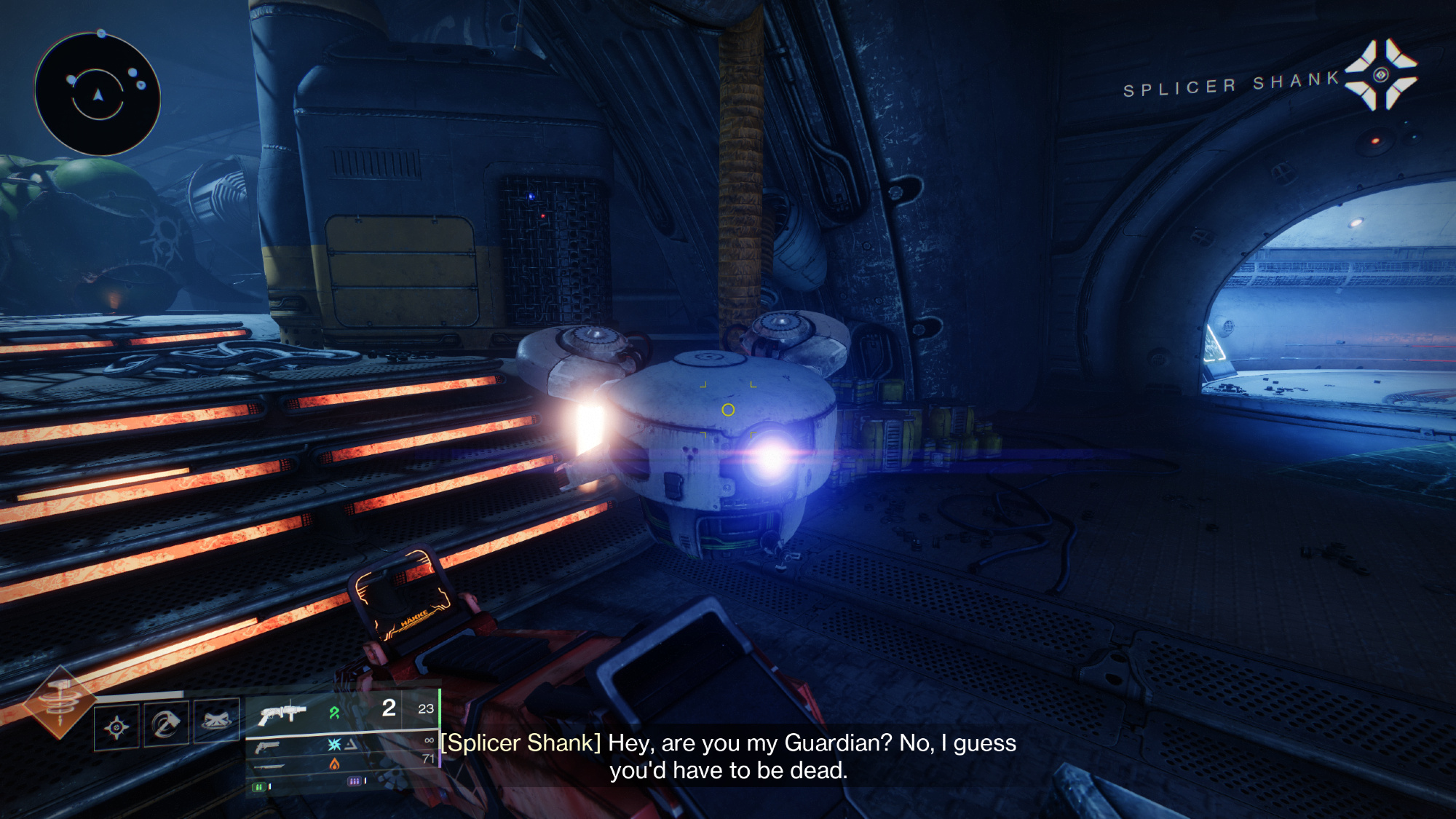Use the hammer melee ability icon

click(167, 724)
